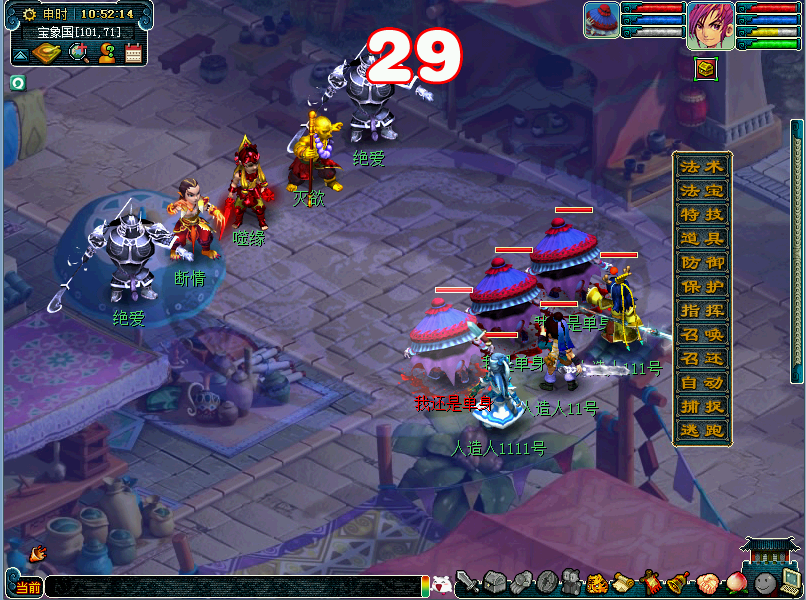Click the 当前 chat channel button
Image resolution: width=806 pixels, height=600 pixels.
tap(25, 587)
